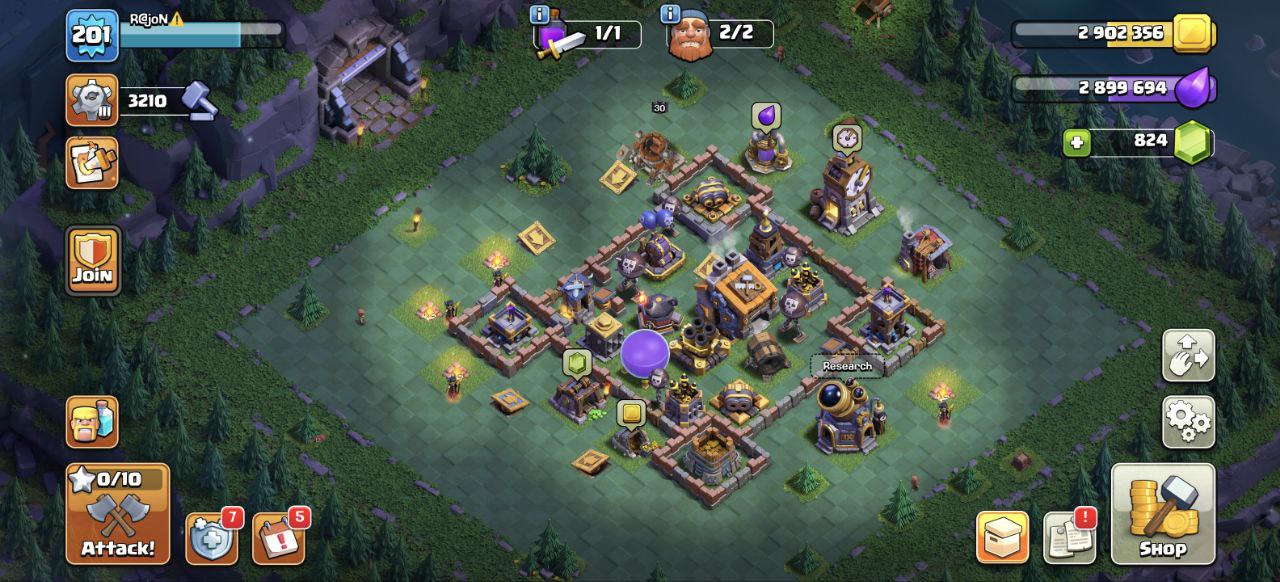Open the barbarian profile button
The width and height of the screenshot is (1280, 582).
pos(92,421)
